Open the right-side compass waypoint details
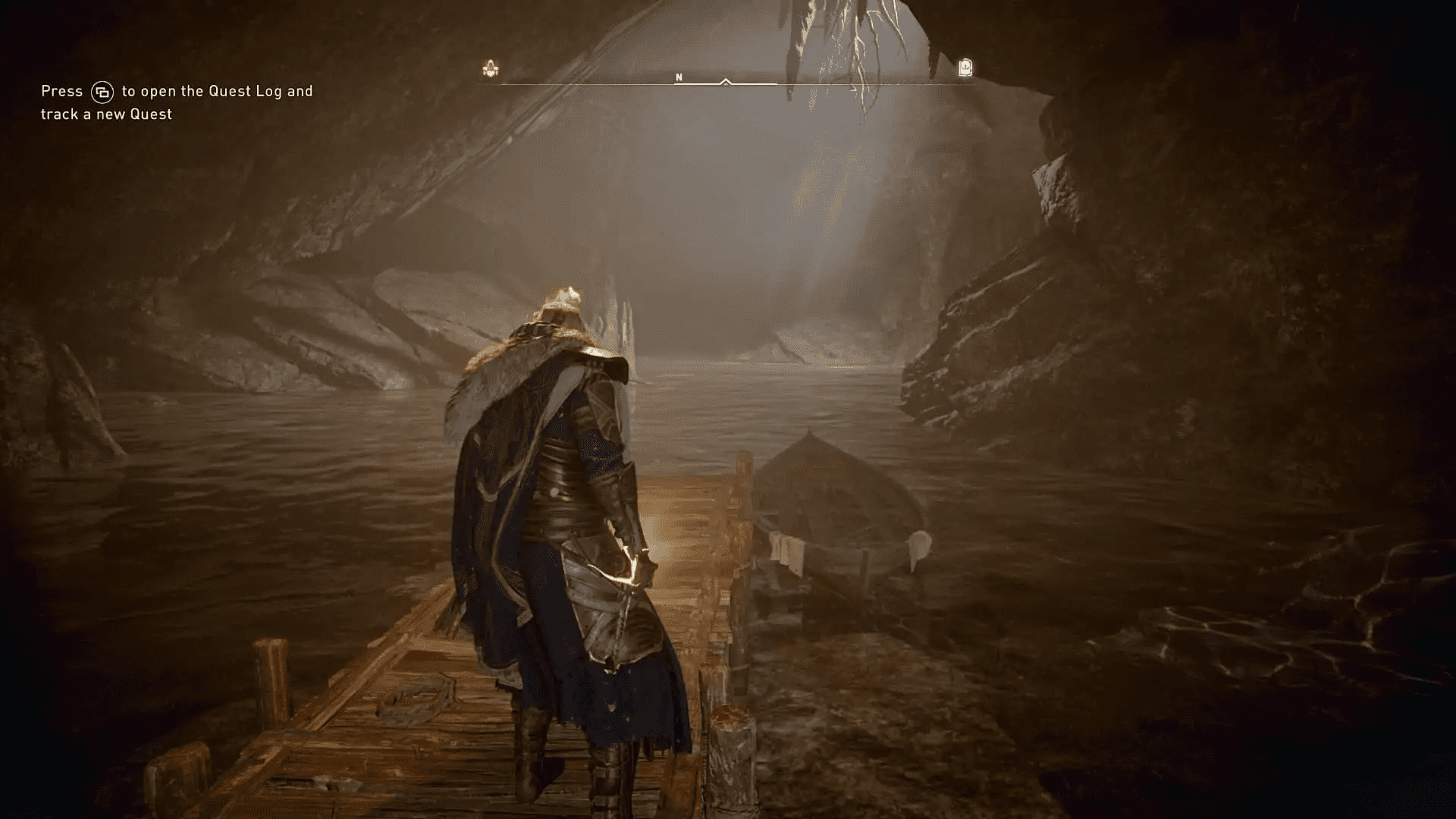The height and width of the screenshot is (819, 1456). [965, 68]
